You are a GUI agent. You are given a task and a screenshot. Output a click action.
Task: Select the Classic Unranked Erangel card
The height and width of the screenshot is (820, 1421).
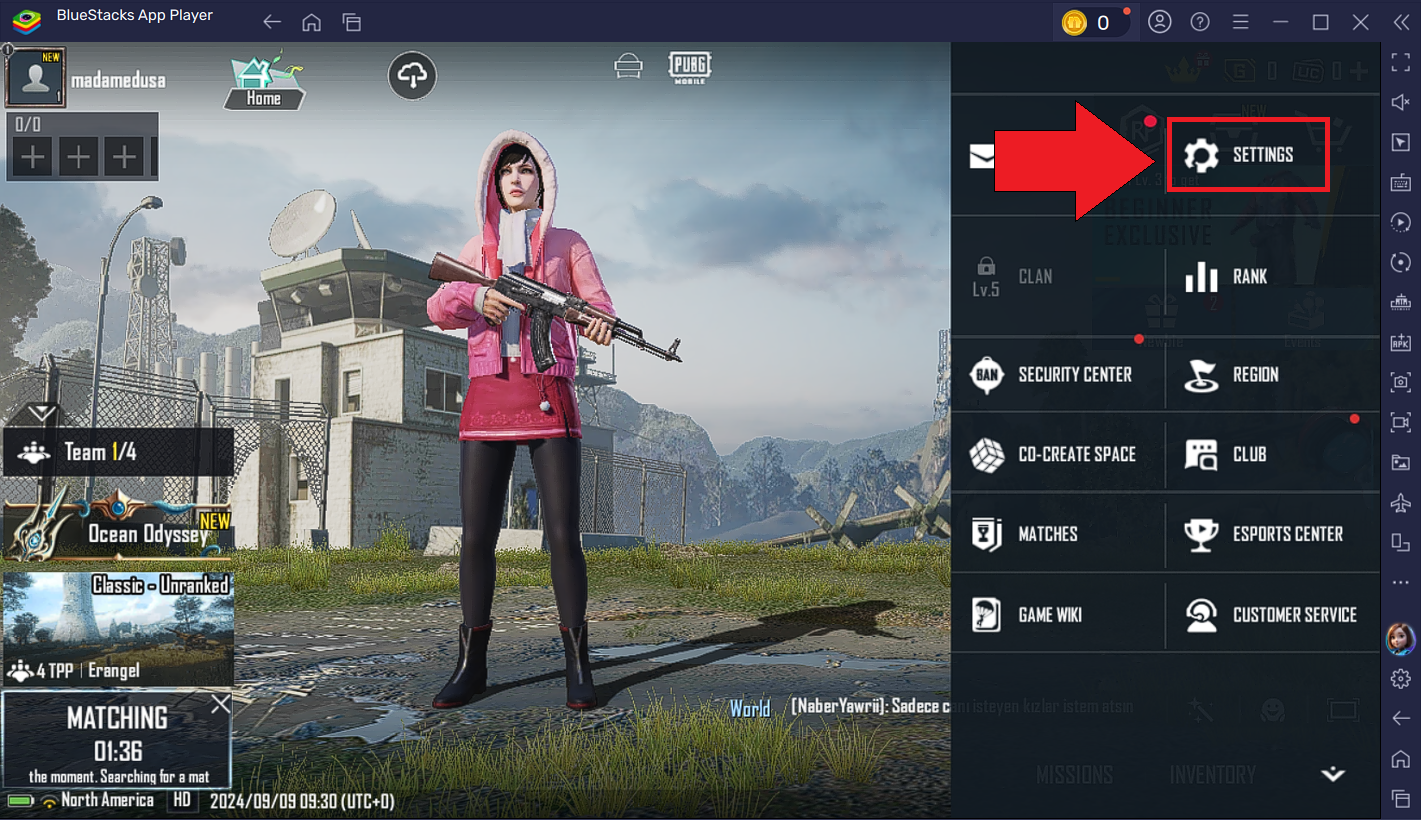click(x=117, y=628)
